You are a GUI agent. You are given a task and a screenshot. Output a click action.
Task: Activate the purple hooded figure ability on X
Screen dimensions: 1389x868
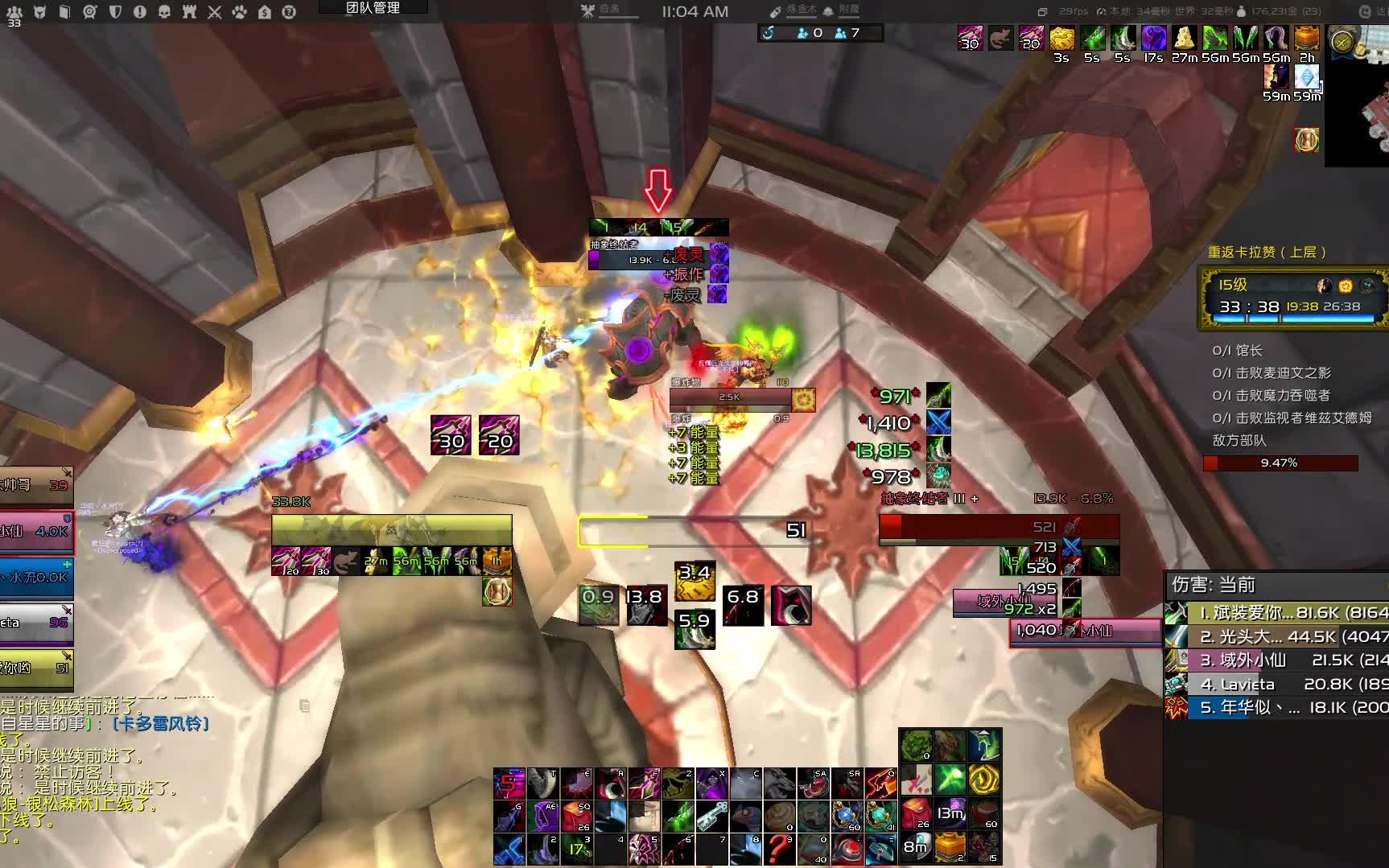point(712,784)
